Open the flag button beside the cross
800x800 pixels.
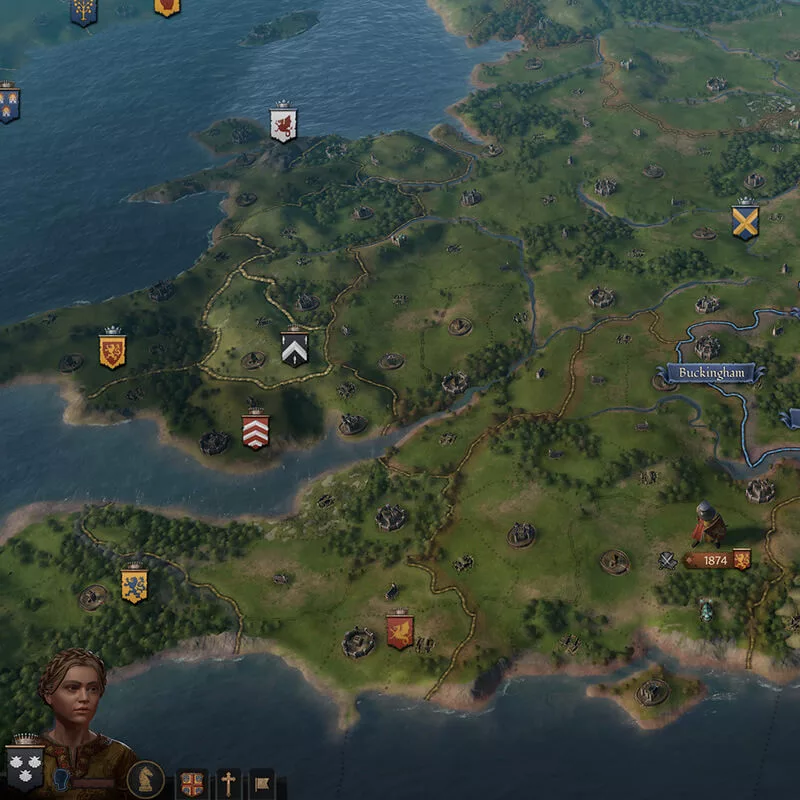pos(262,783)
